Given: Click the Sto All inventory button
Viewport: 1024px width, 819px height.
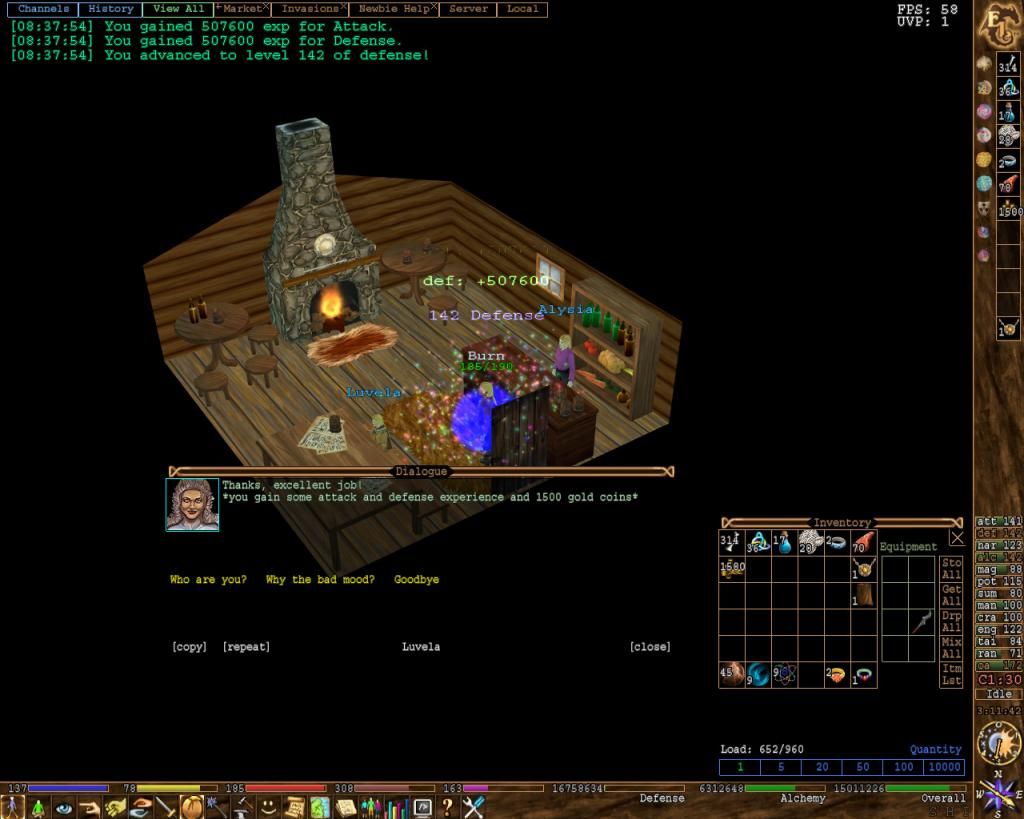Looking at the screenshot, I should click(x=951, y=569).
